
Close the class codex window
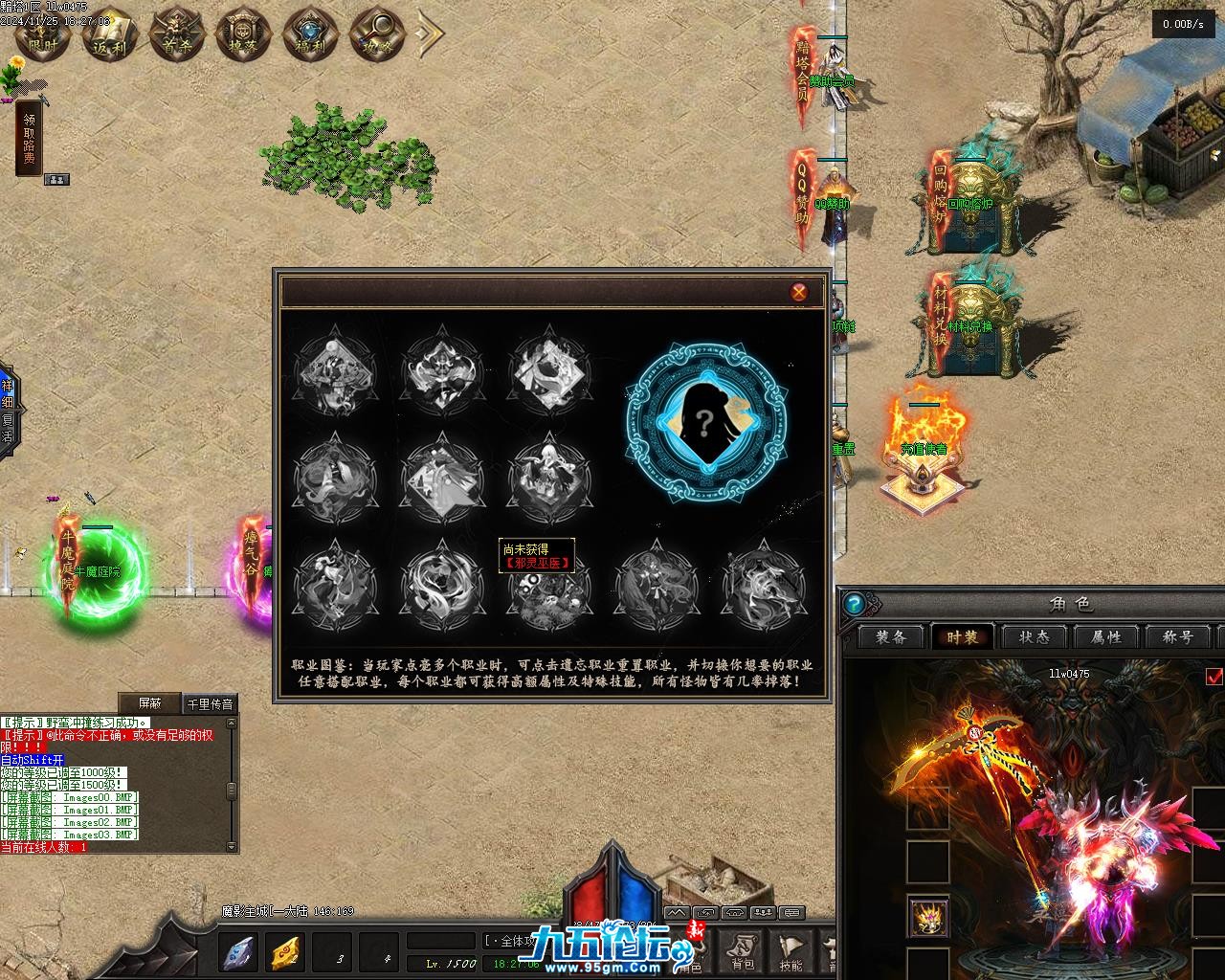click(798, 292)
